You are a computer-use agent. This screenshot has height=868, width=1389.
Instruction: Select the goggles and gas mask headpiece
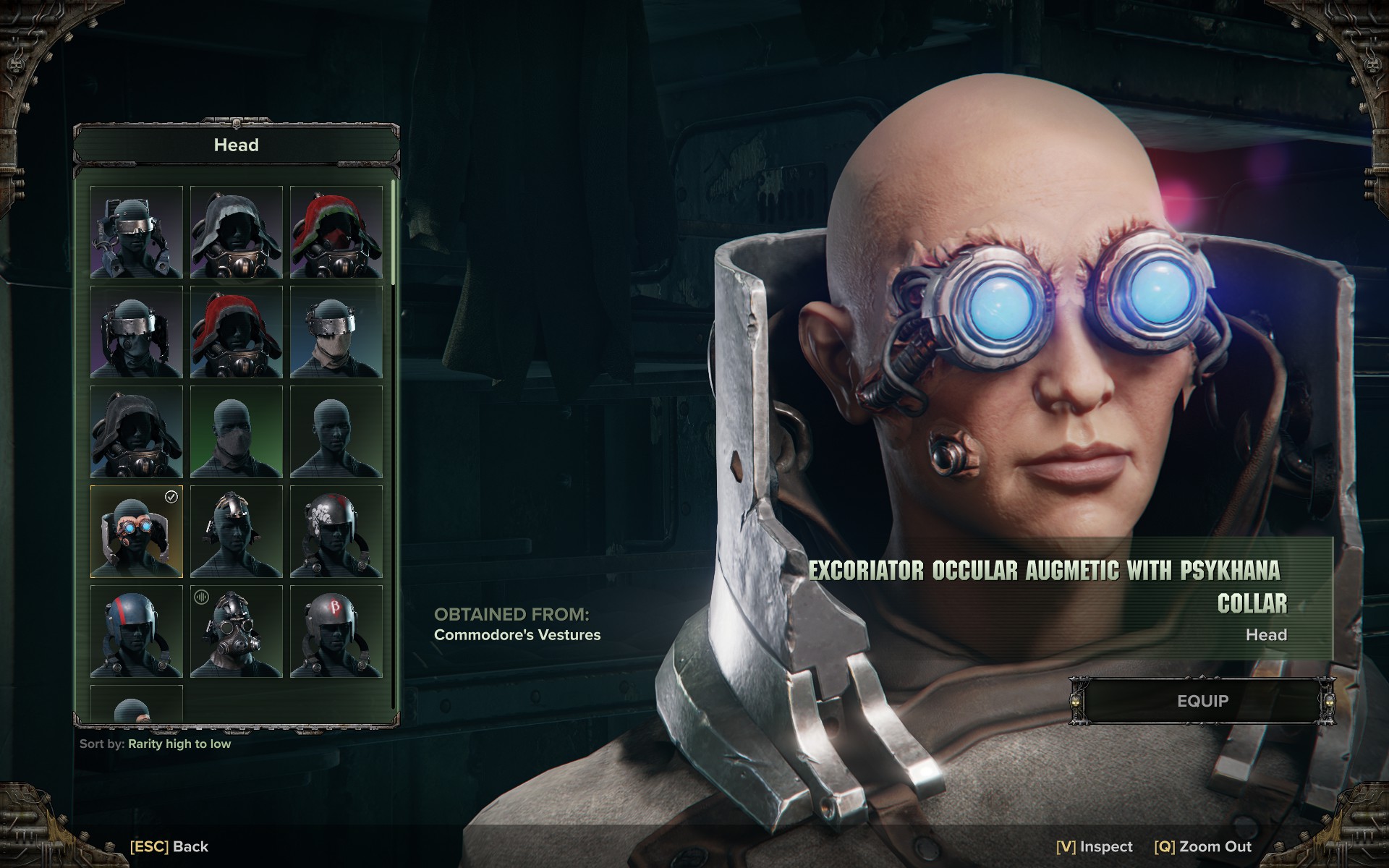click(236, 631)
